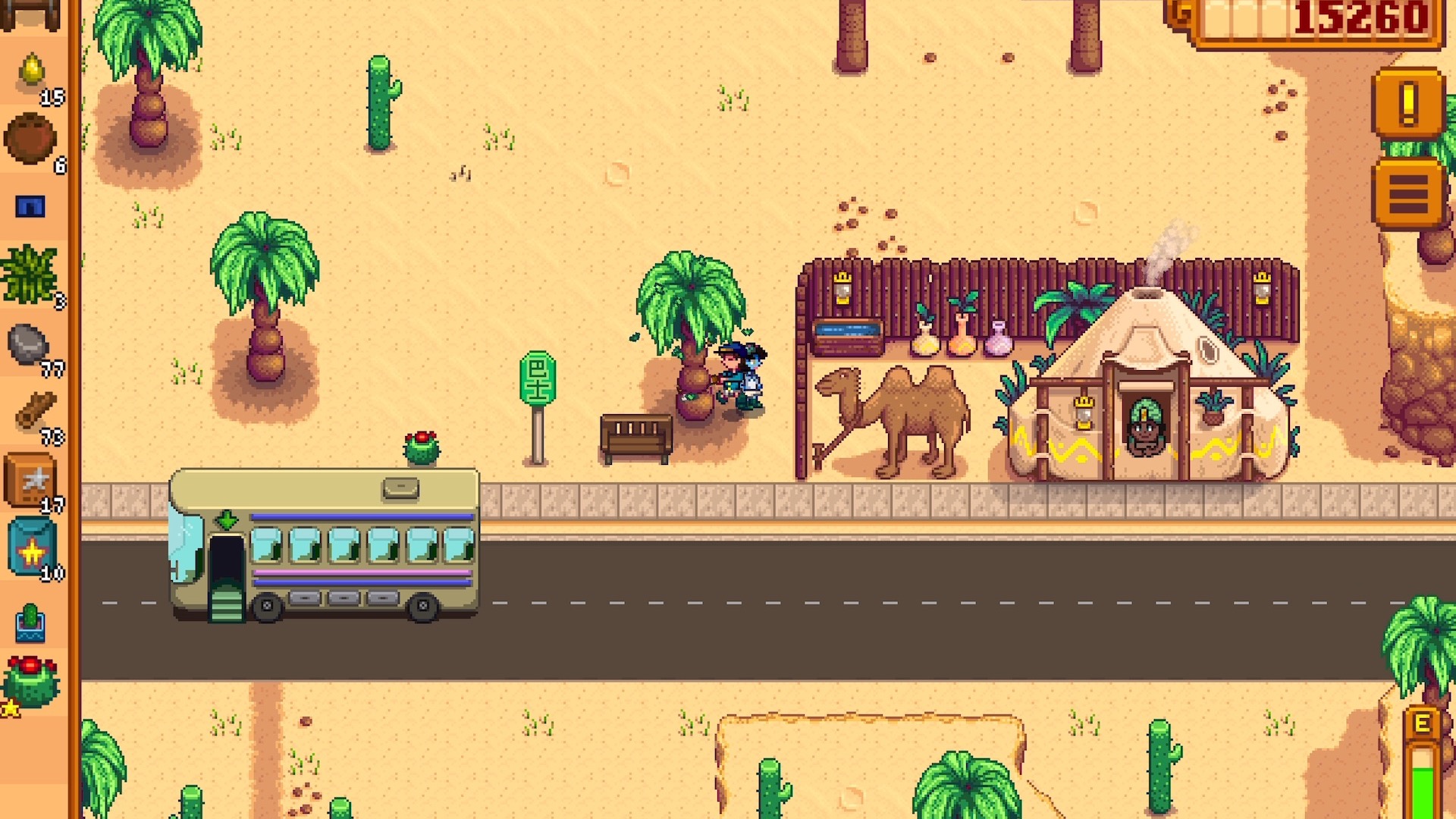This screenshot has height=819, width=1456.
Task: Open the journal with the exclamation mark
Action: [x=1407, y=103]
